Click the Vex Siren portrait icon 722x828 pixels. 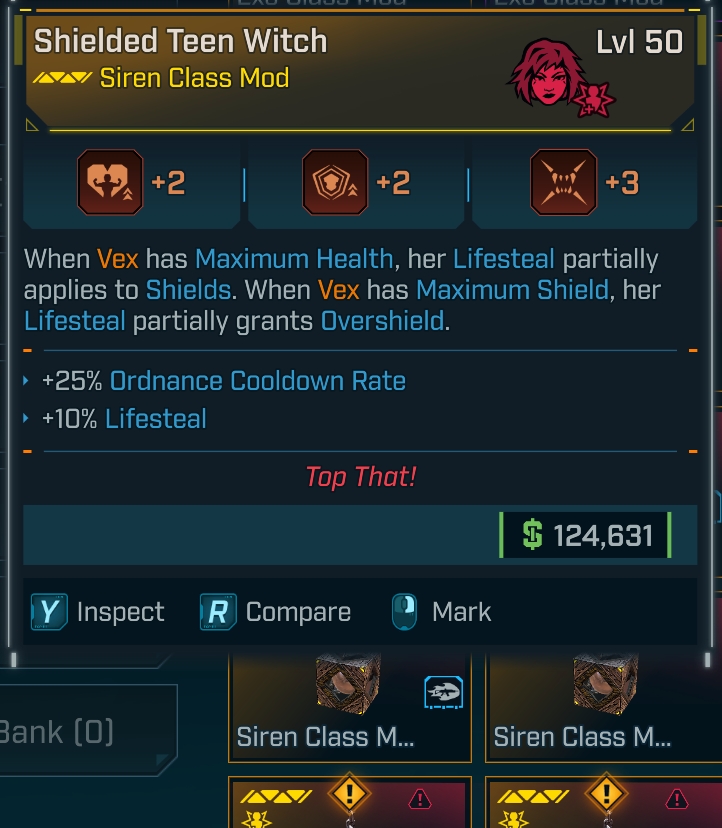click(x=549, y=75)
